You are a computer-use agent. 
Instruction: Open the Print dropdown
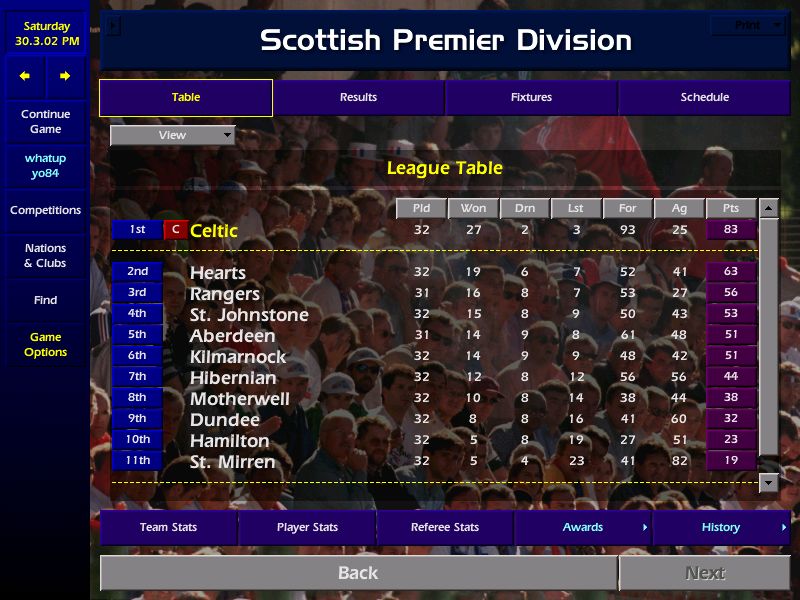749,25
